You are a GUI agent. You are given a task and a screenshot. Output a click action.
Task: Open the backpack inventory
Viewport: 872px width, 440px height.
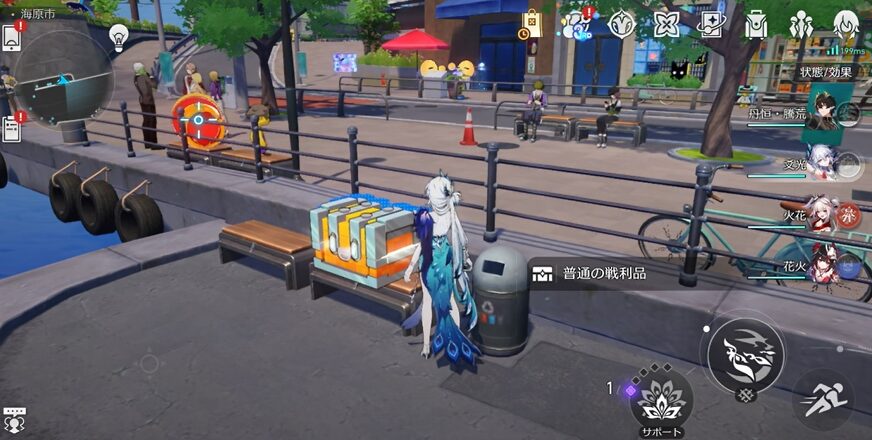pos(756,24)
